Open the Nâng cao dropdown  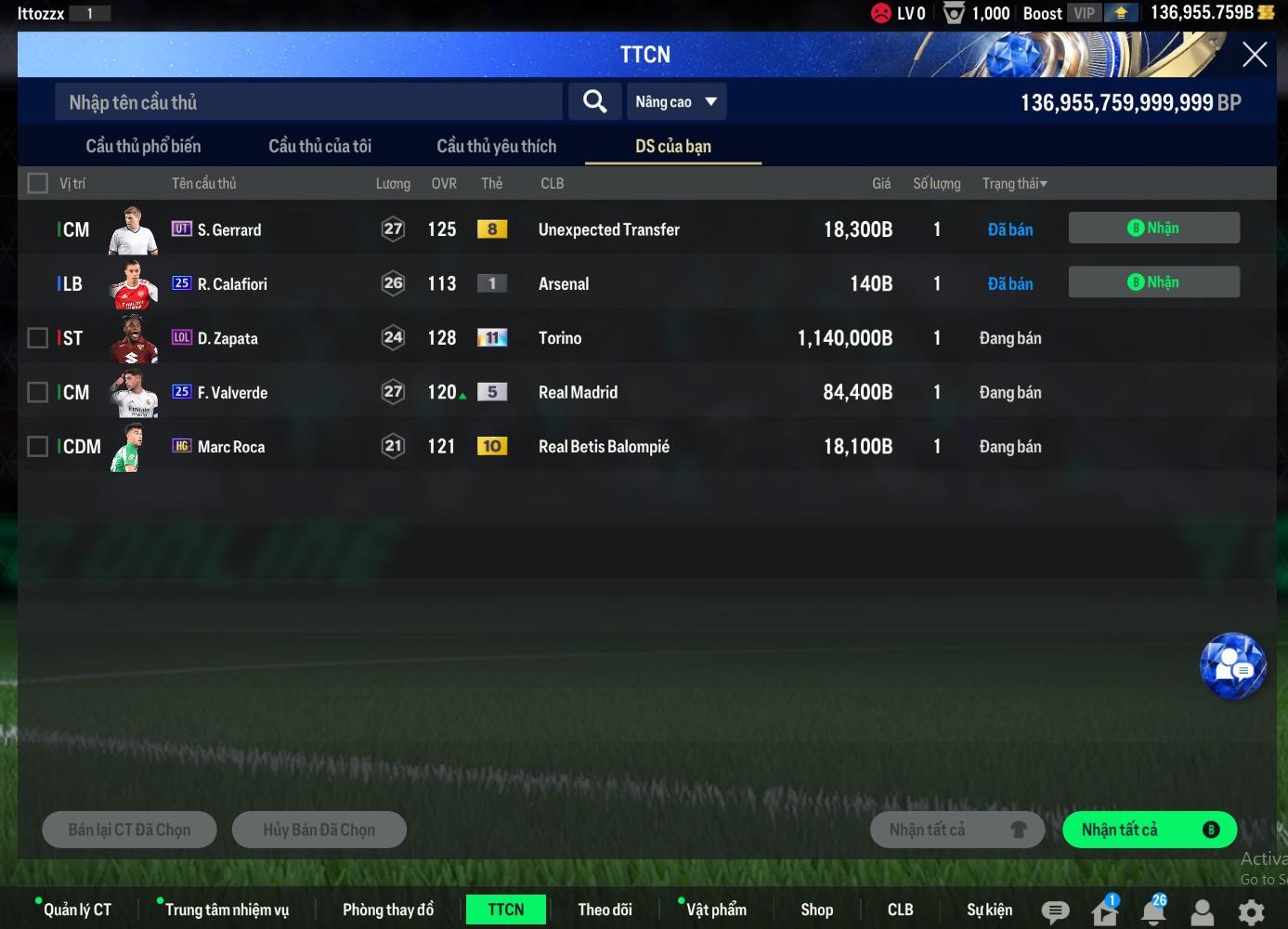(676, 102)
